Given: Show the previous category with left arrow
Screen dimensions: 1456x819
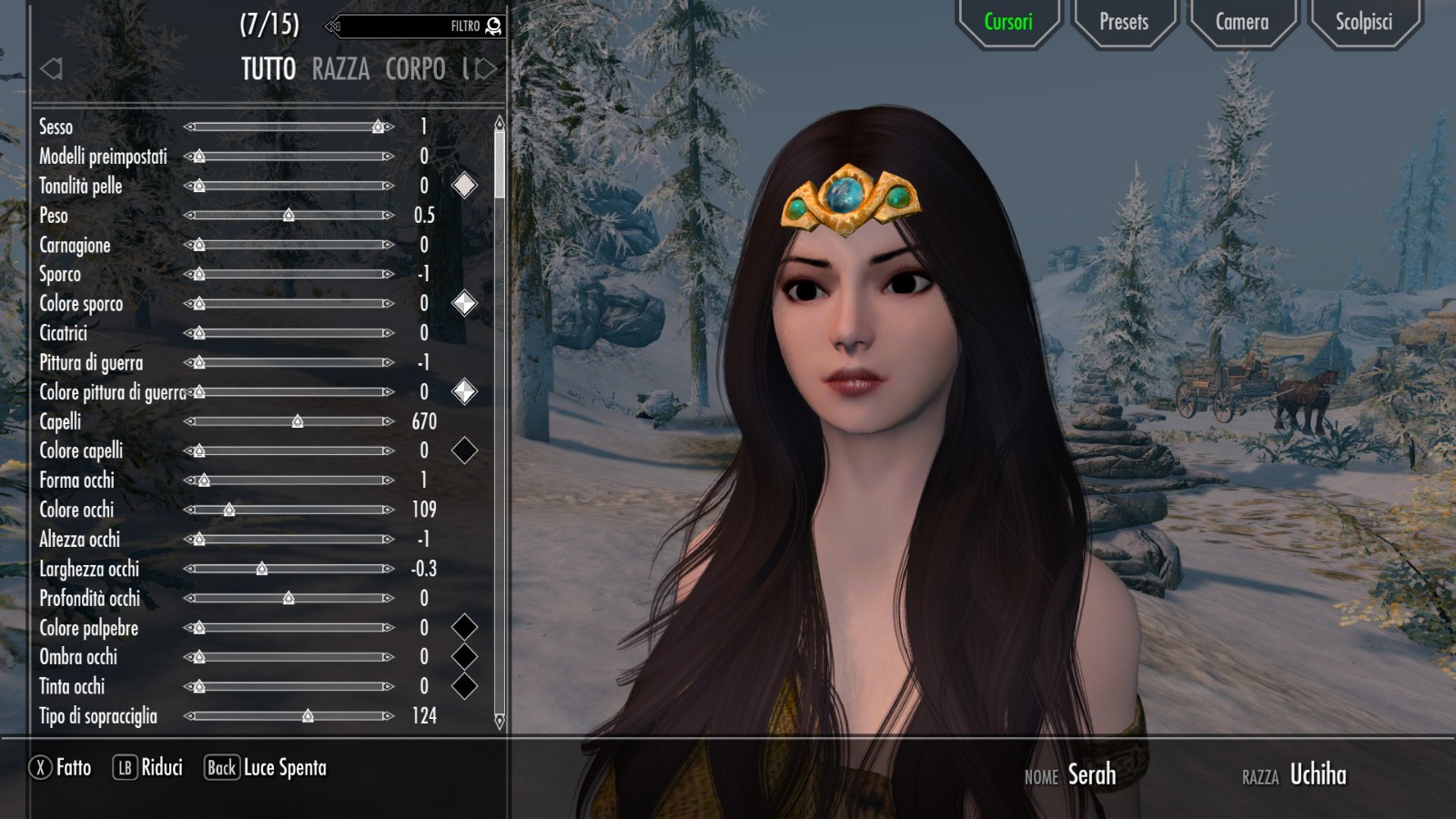Looking at the screenshot, I should point(51,68).
